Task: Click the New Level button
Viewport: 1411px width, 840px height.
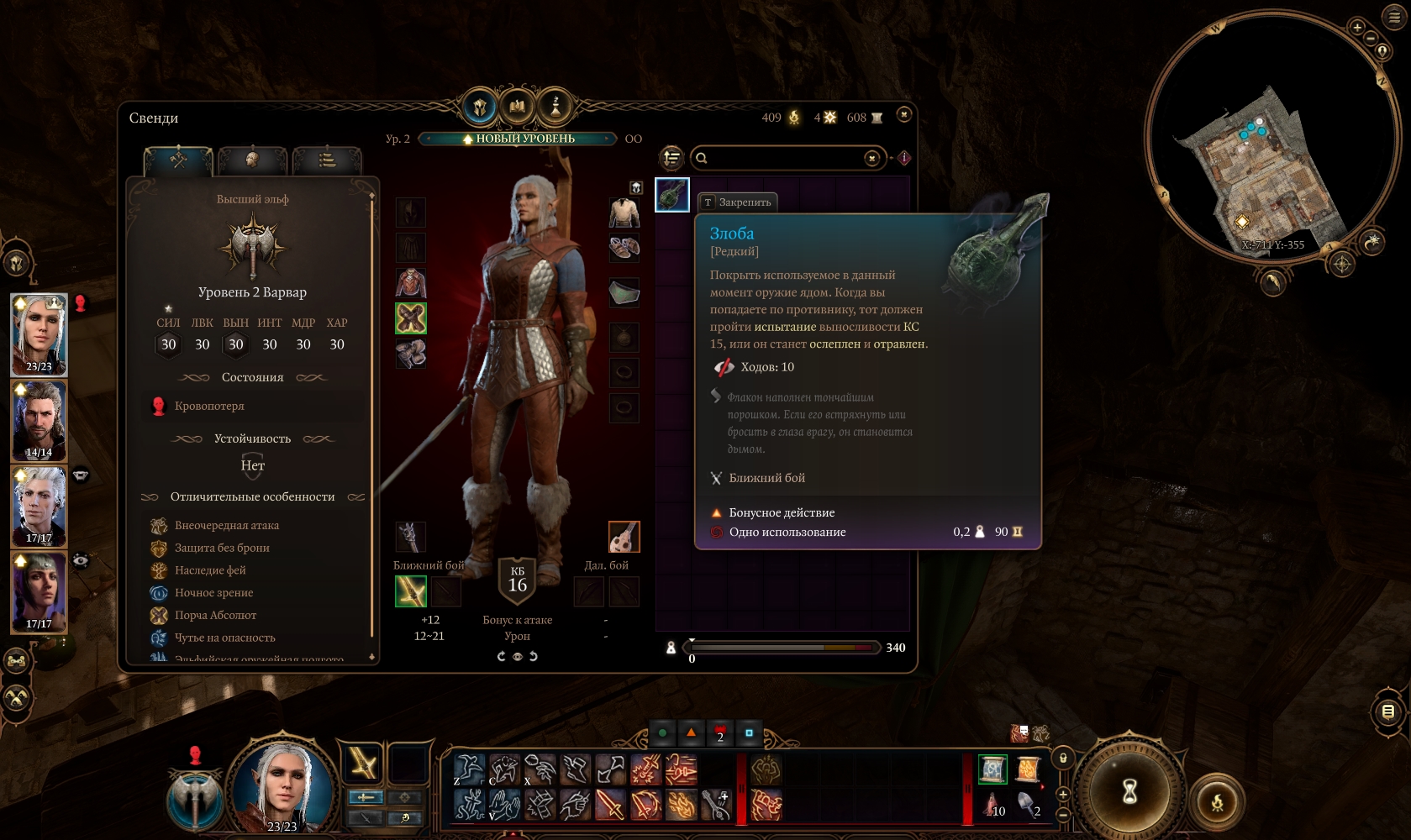Action: (519, 139)
